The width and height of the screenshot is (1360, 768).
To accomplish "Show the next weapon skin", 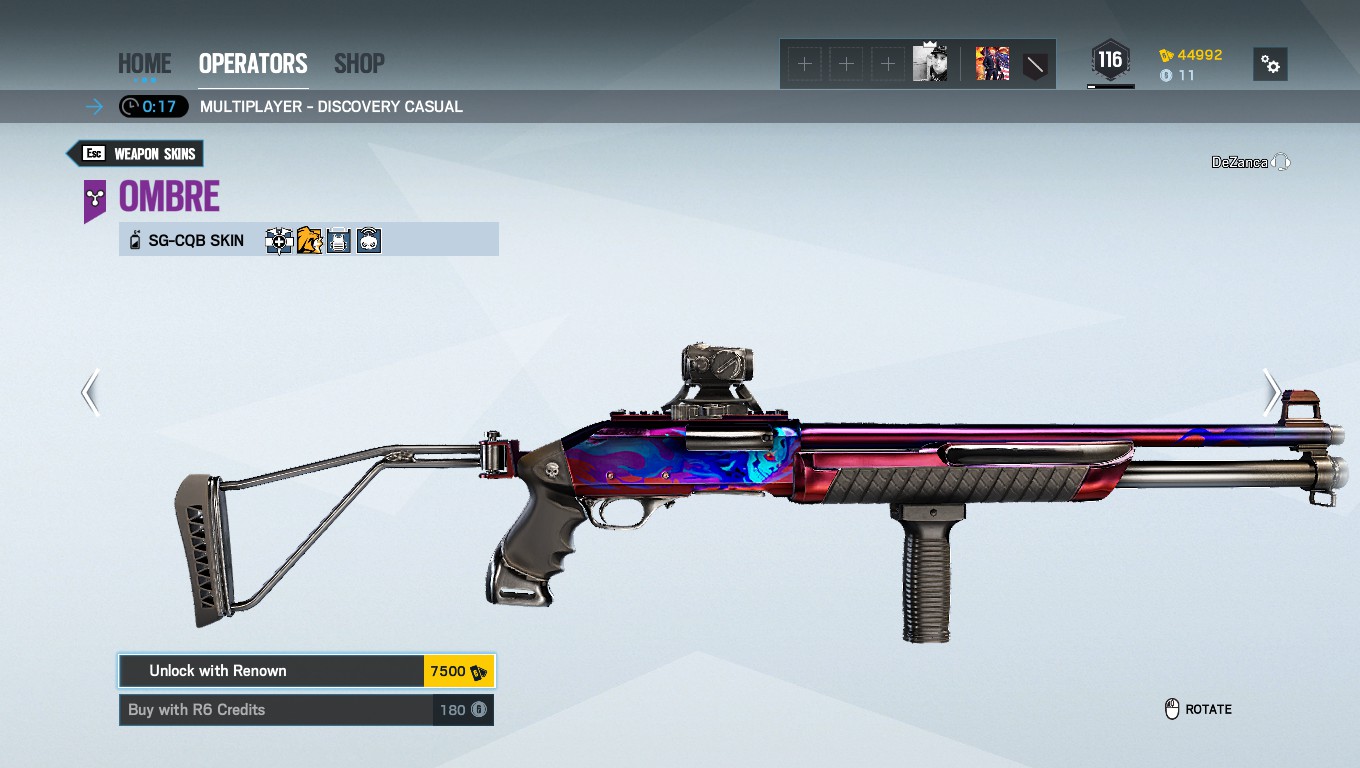I will [1270, 392].
